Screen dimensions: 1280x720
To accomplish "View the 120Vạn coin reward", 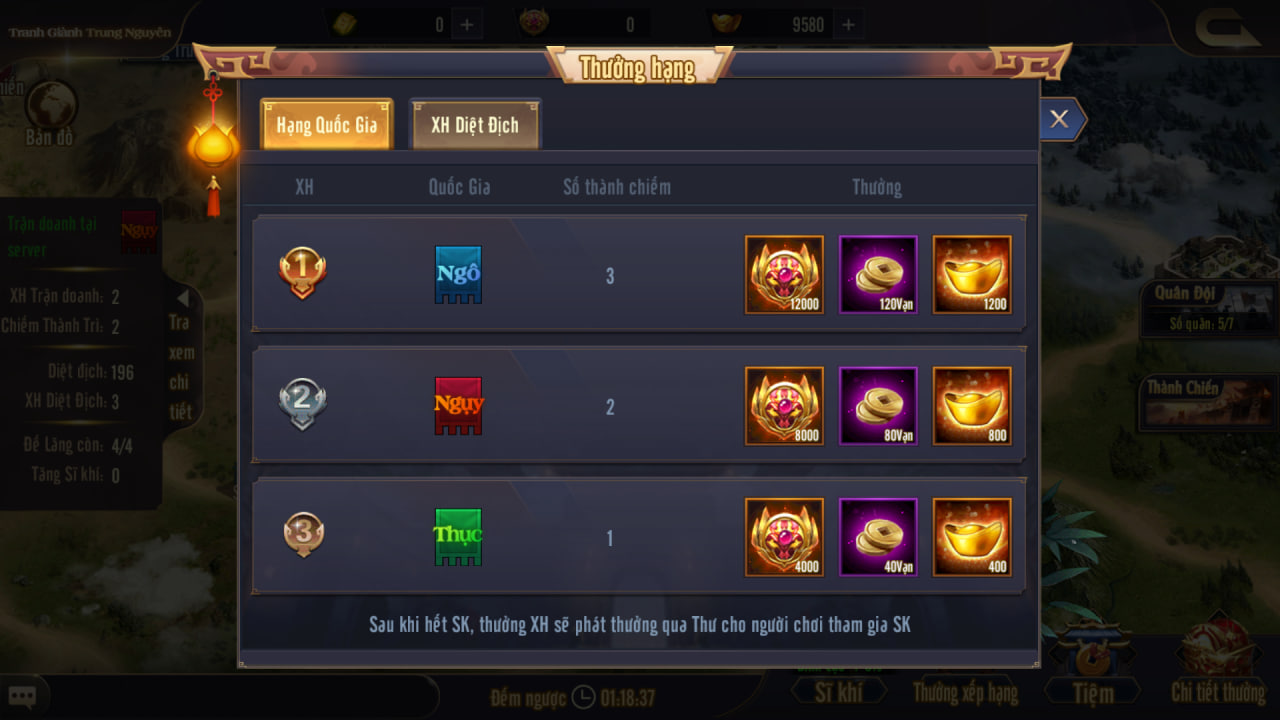I will [x=878, y=275].
